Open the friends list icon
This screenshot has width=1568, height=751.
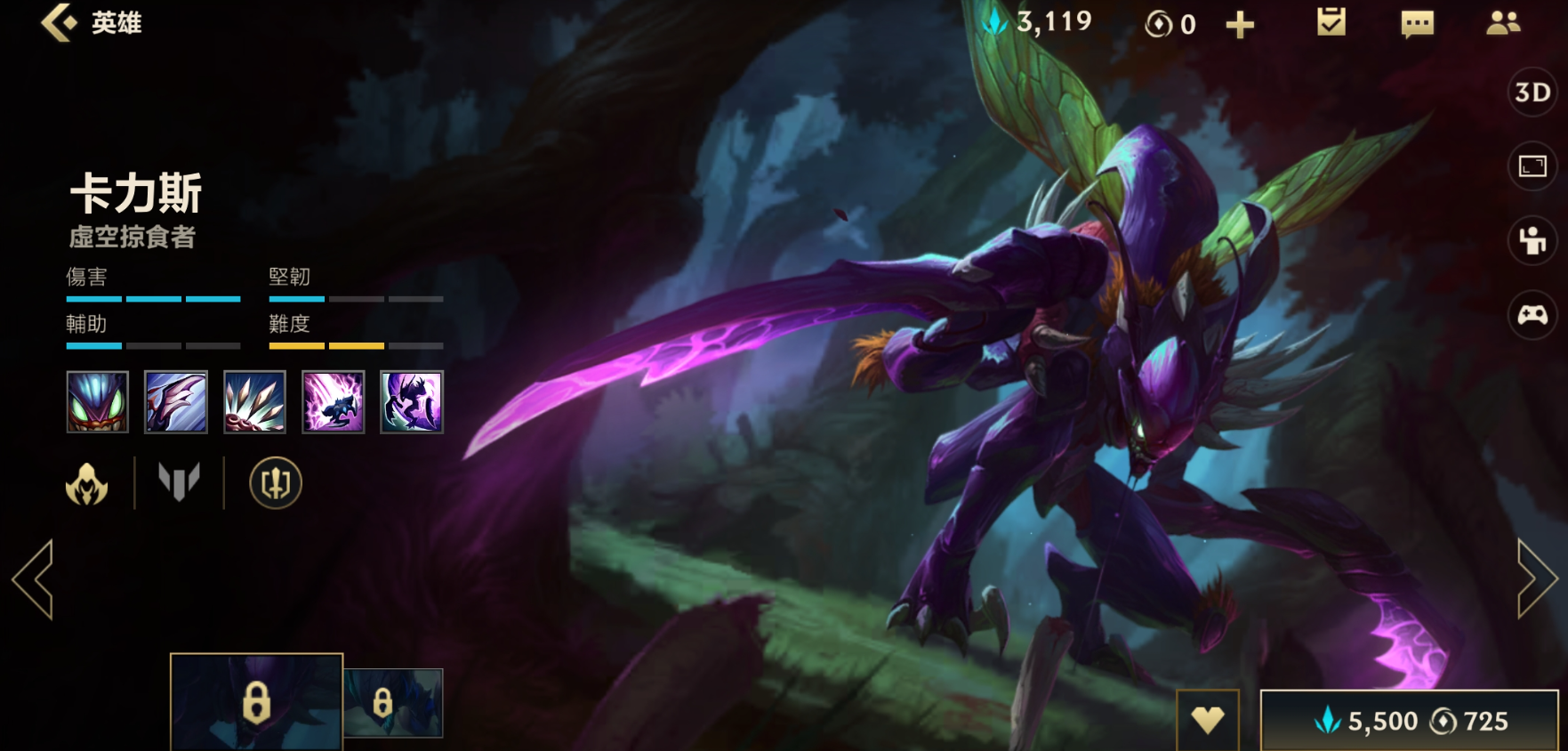(1503, 23)
